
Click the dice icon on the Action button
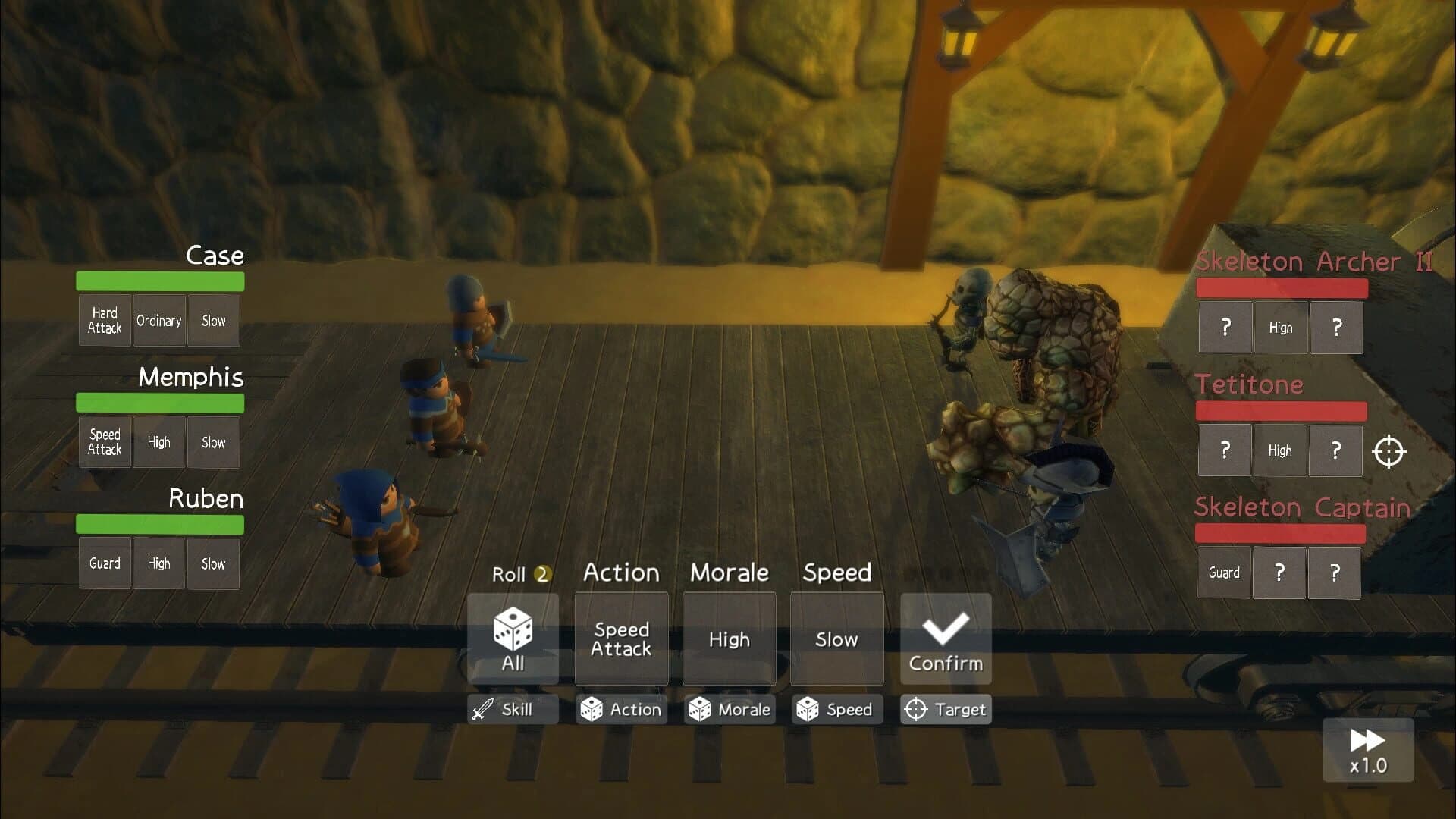[591, 710]
